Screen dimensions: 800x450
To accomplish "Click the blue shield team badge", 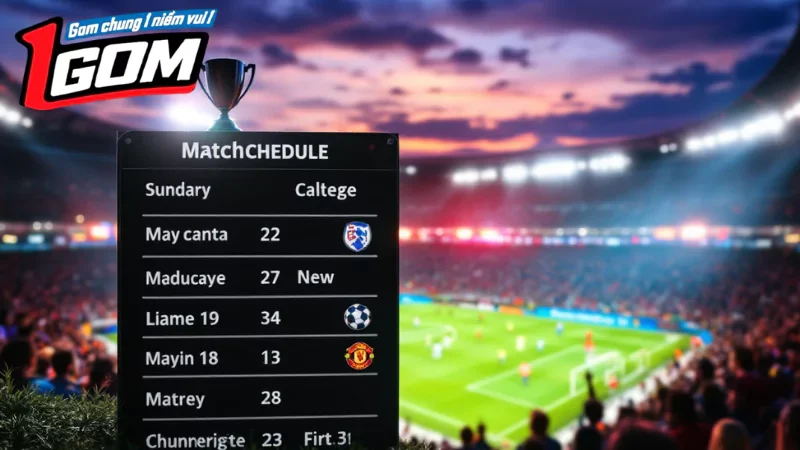I will (356, 236).
